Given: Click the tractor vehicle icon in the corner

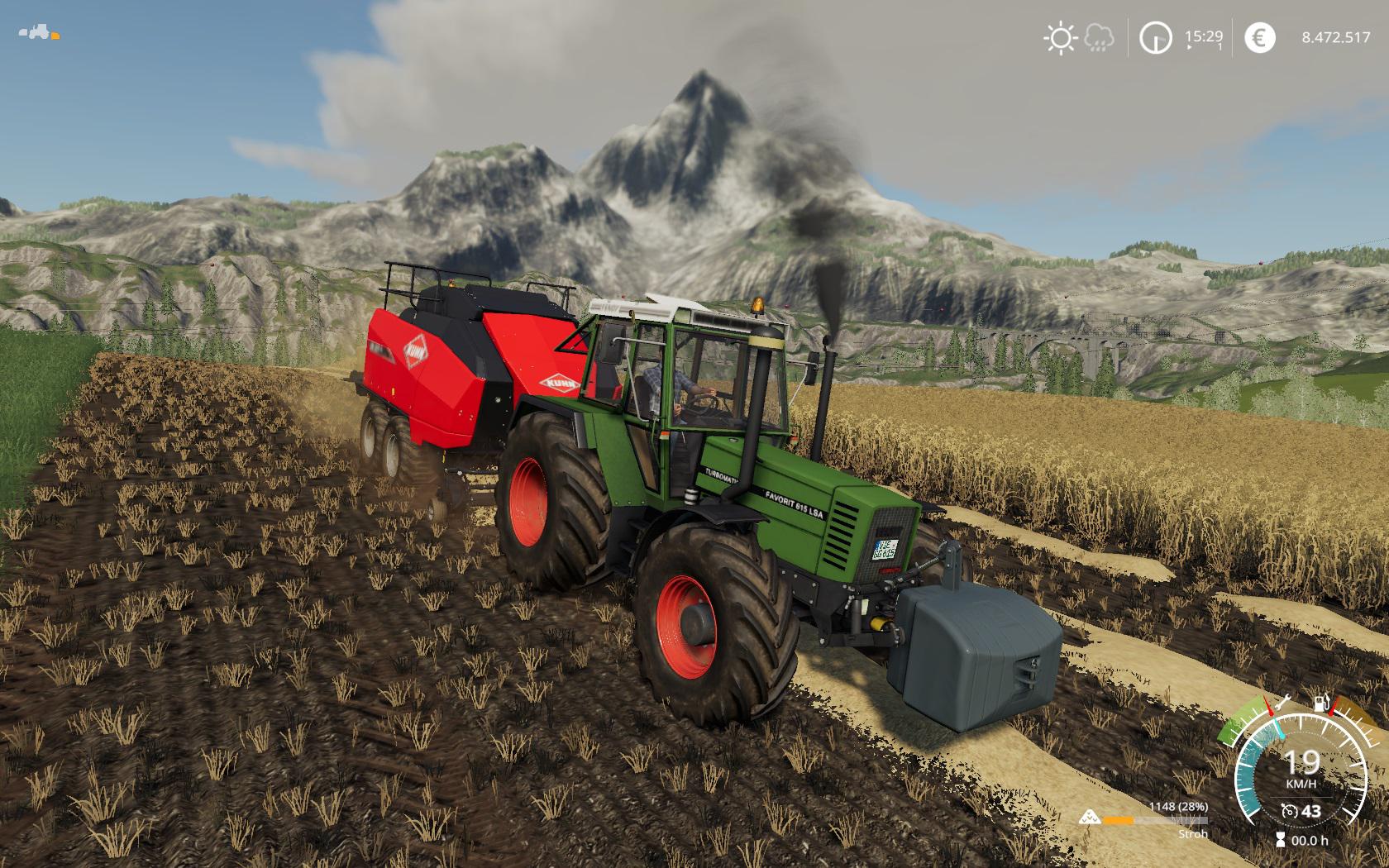Looking at the screenshot, I should click(x=38, y=34).
